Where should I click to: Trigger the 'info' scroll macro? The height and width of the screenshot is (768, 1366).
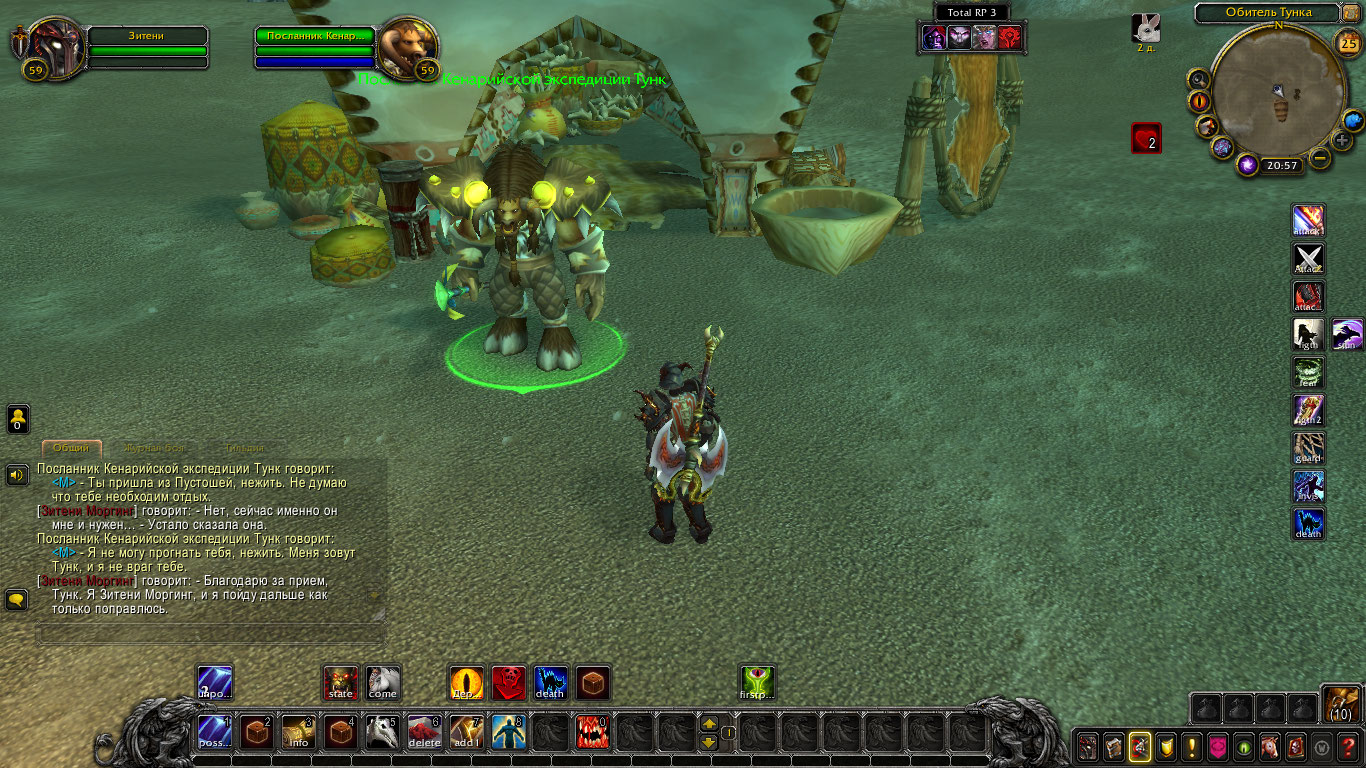click(298, 733)
